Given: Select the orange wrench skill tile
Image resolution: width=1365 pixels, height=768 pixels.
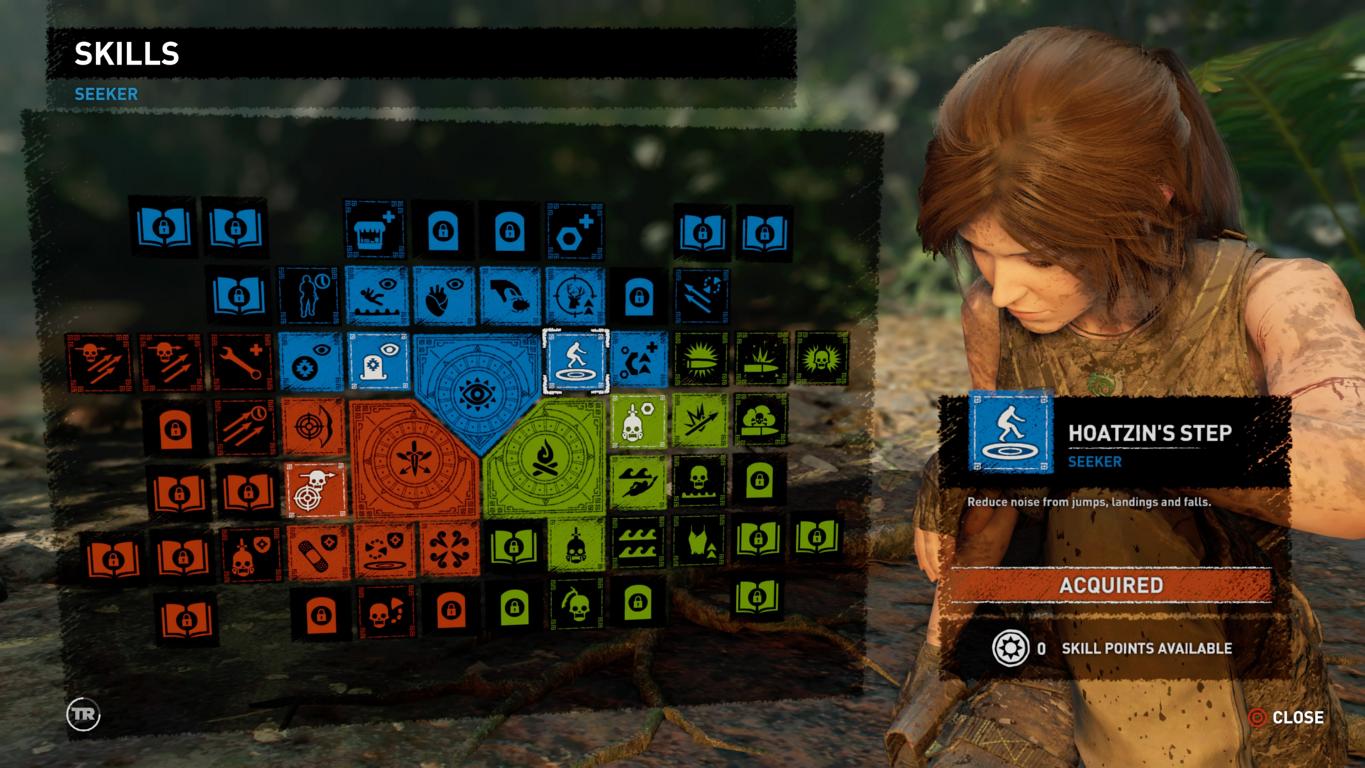Looking at the screenshot, I should click(x=241, y=362).
